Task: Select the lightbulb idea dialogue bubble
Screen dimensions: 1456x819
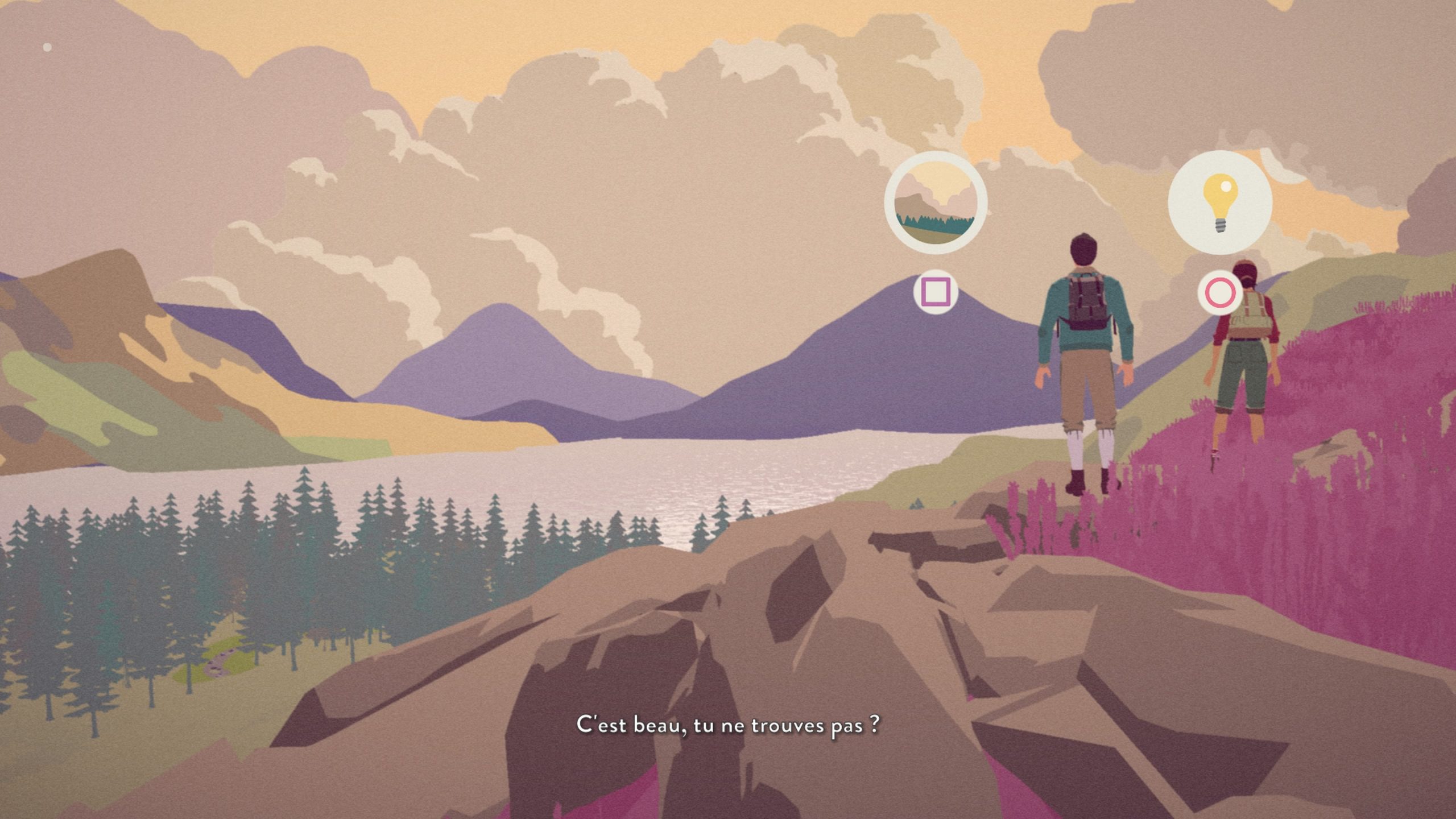Action: coord(1219,202)
